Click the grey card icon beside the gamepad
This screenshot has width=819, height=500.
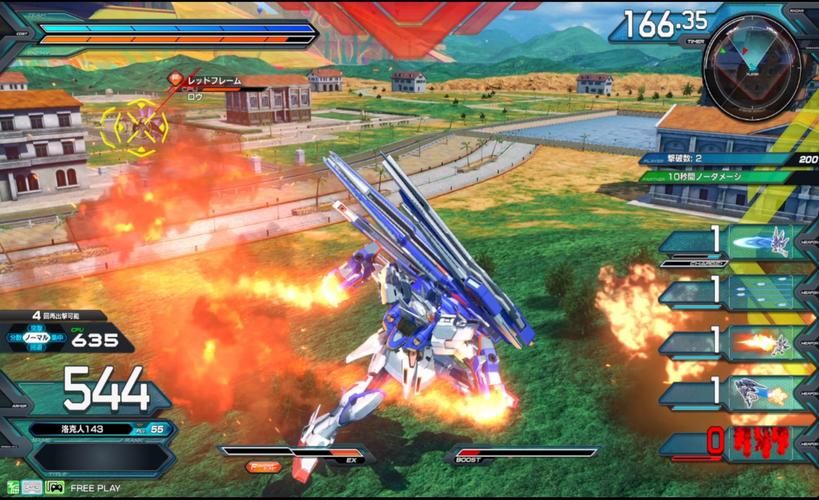[31, 488]
